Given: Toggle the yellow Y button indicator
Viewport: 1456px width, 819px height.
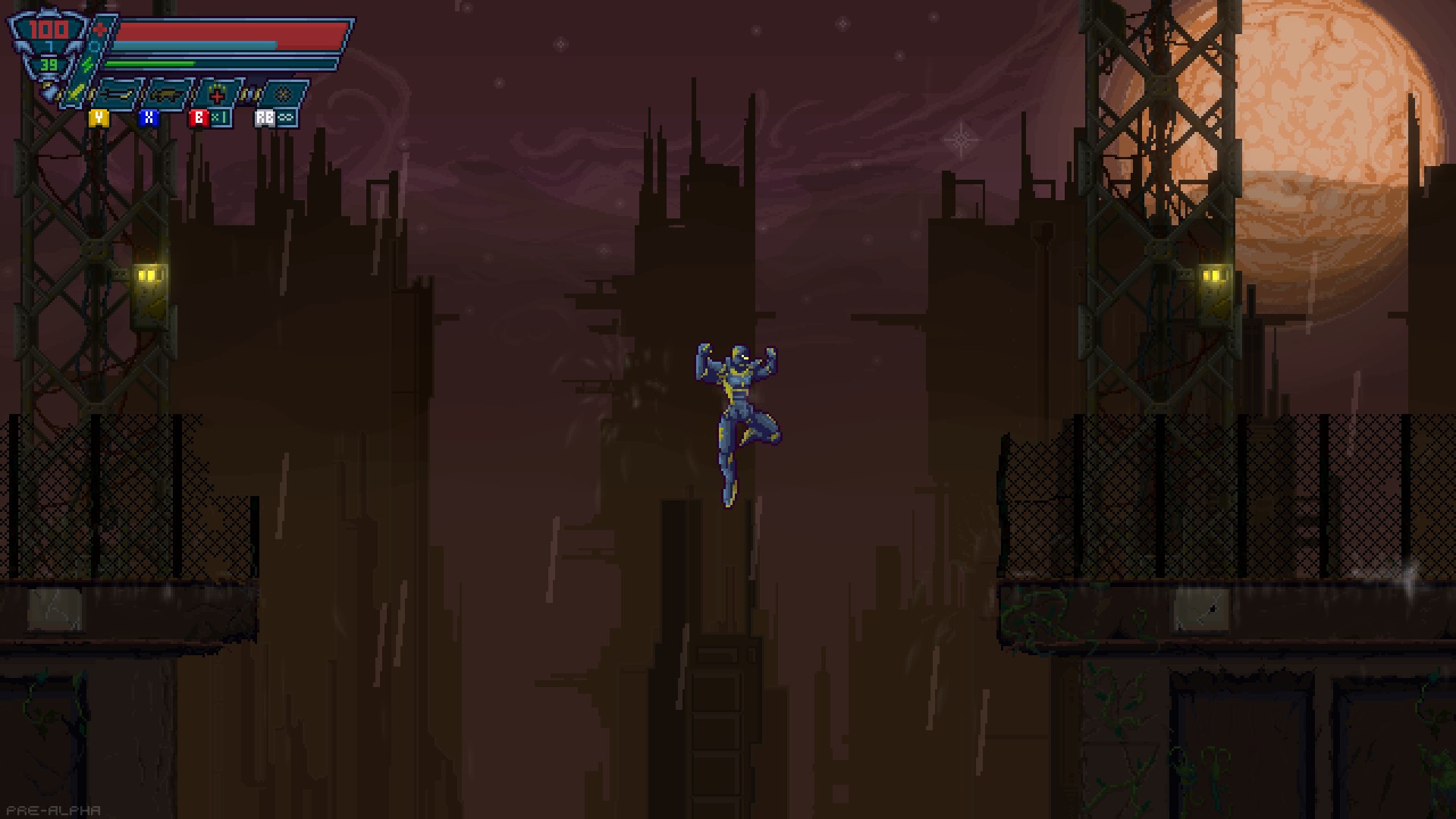Looking at the screenshot, I should tap(99, 119).
